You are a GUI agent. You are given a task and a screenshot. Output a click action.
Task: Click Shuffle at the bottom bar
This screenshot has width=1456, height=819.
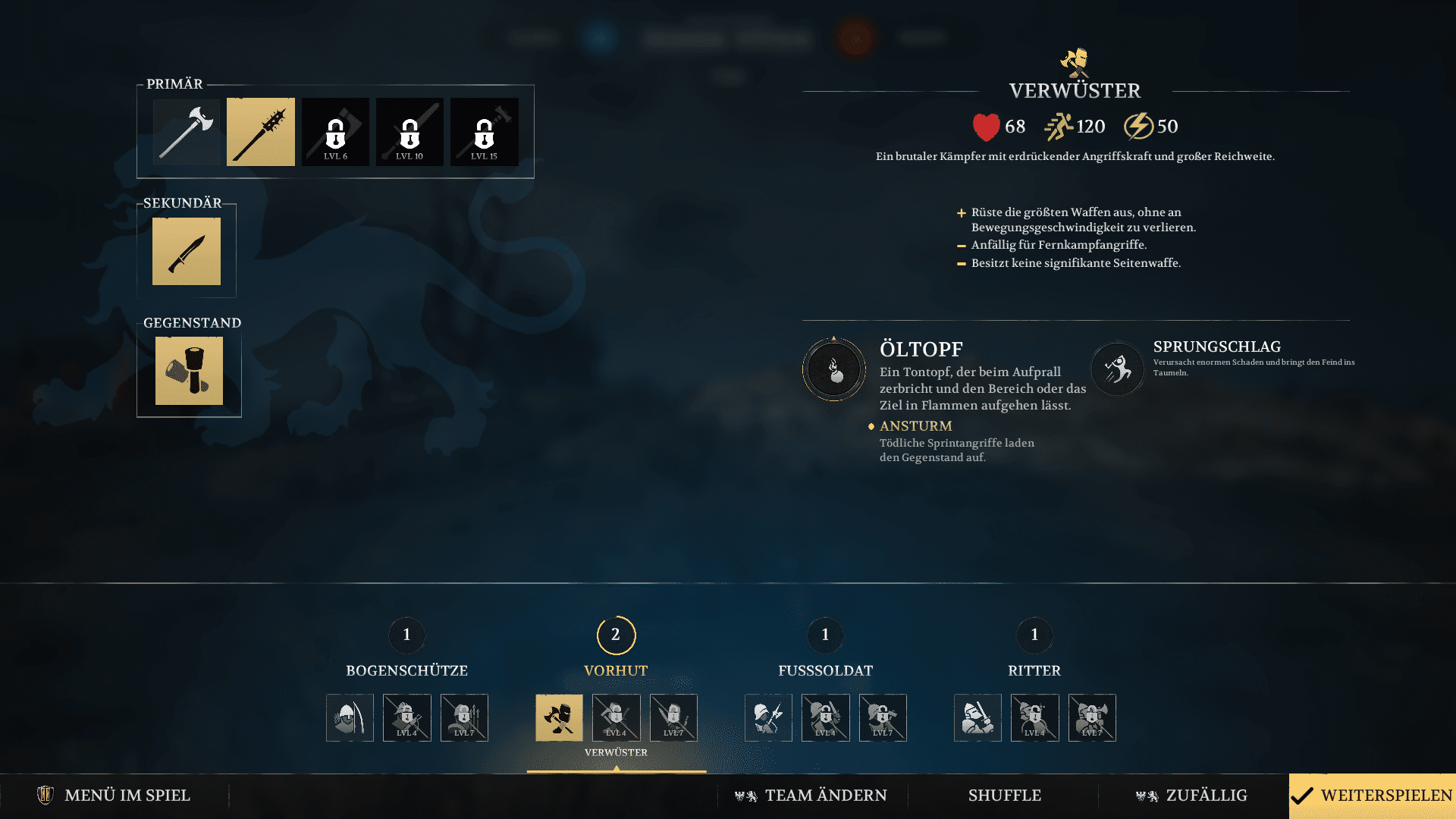point(1004,795)
